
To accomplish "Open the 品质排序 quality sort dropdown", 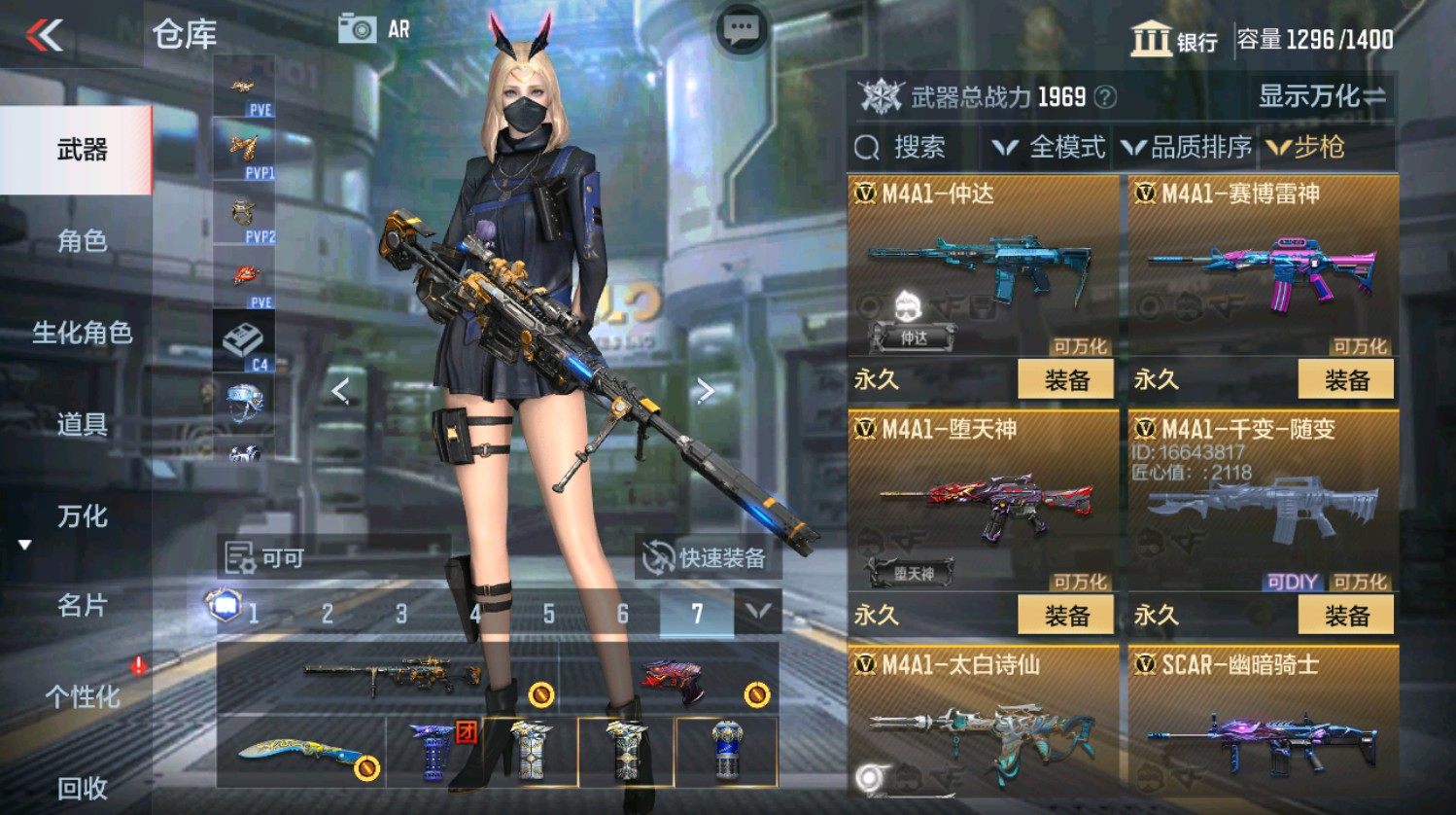I will [x=1190, y=148].
